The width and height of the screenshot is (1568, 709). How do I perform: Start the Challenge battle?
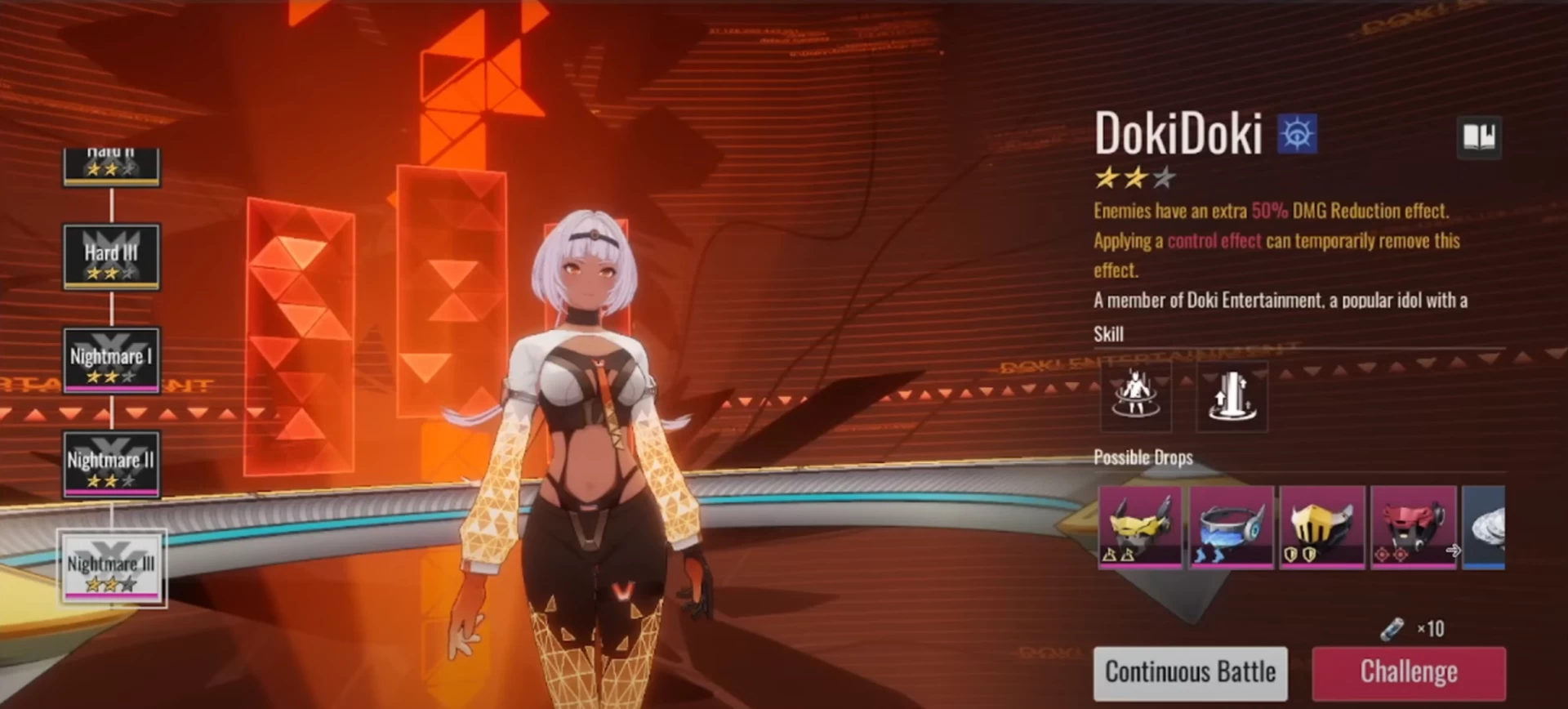pos(1409,672)
